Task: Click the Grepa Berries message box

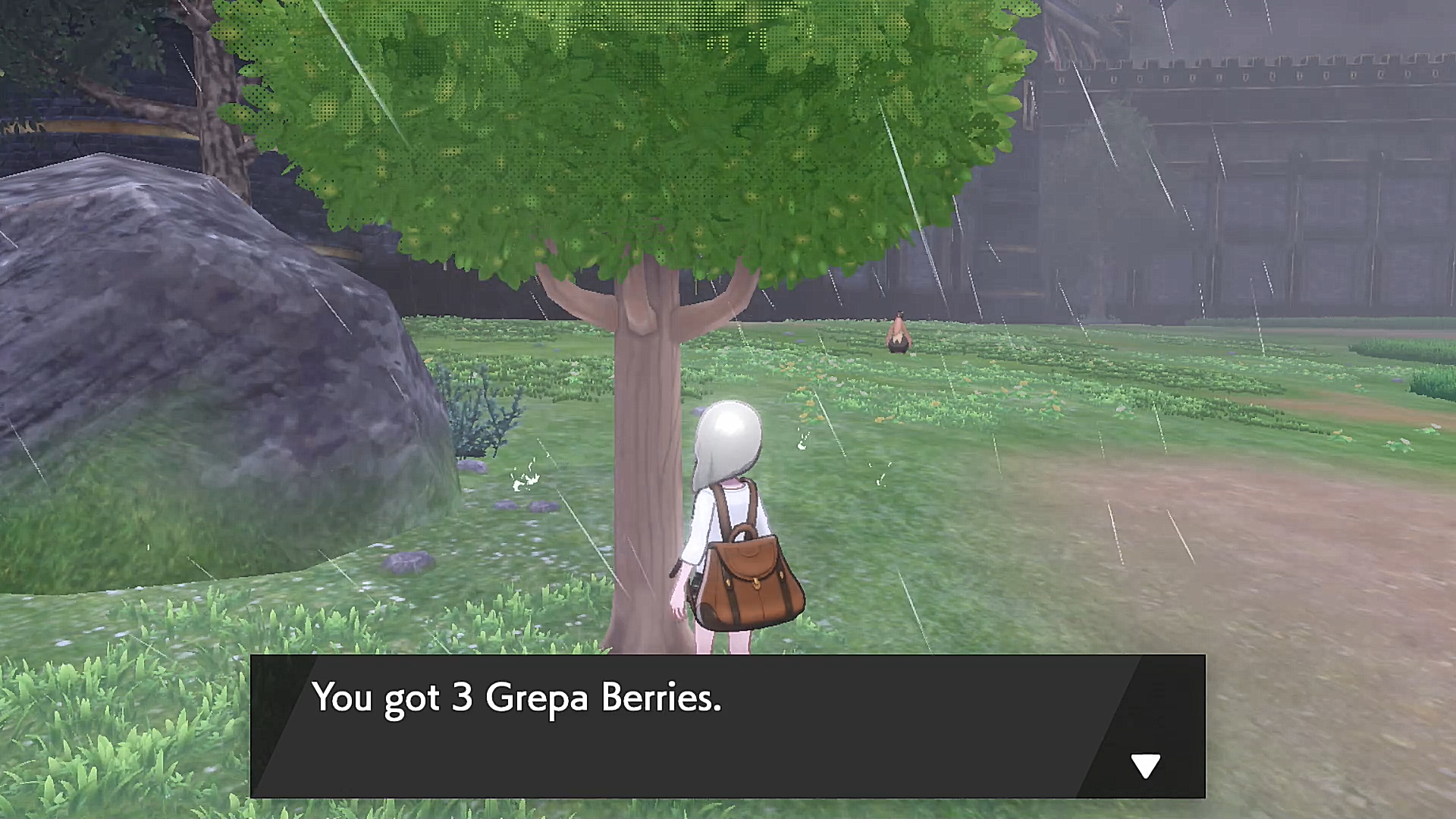Action: click(x=726, y=726)
